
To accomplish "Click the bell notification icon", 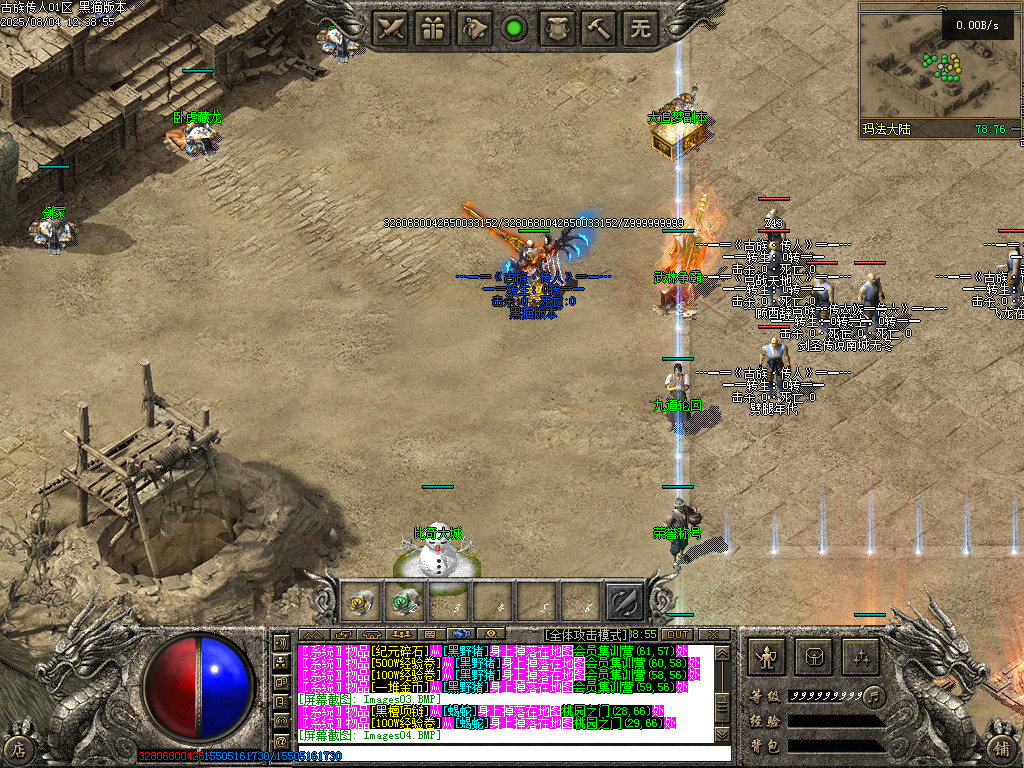I will [474, 28].
